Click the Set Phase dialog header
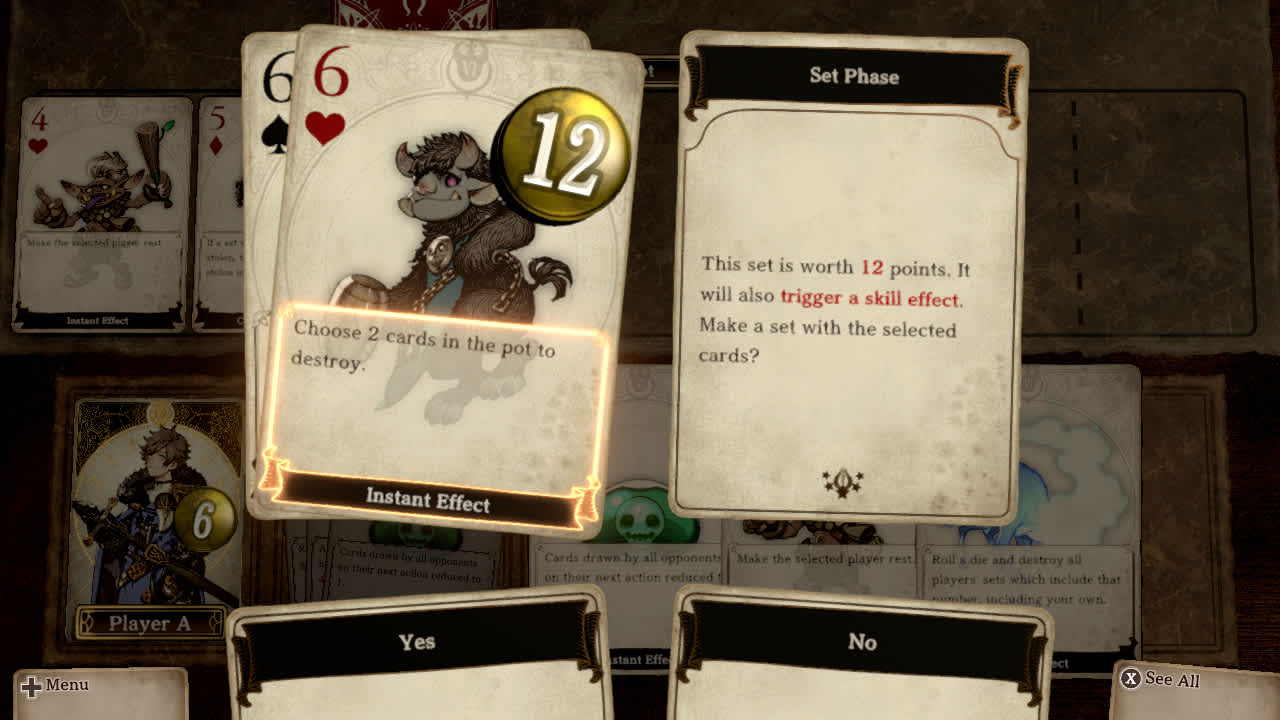This screenshot has height=720, width=1280. tap(852, 76)
